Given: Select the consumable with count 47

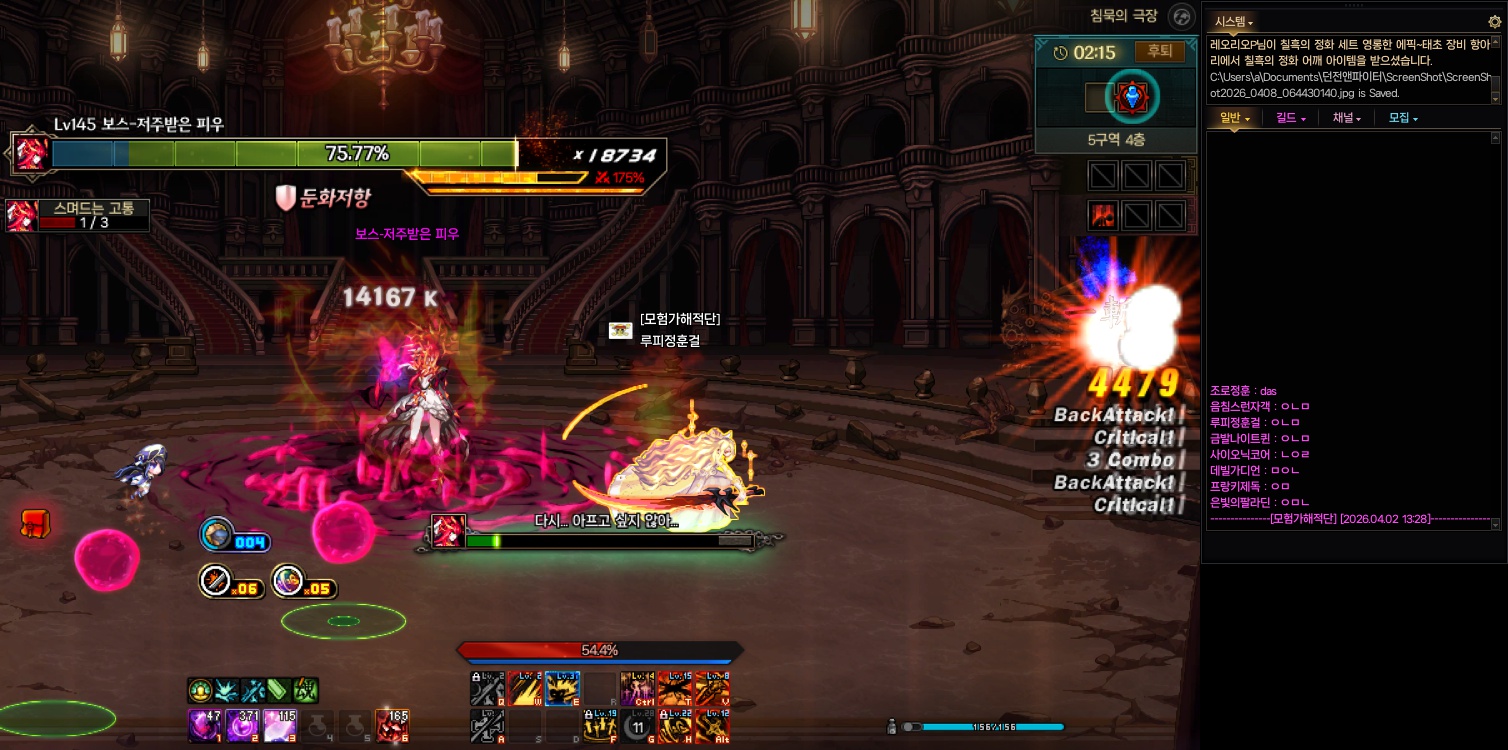Looking at the screenshot, I should [205, 725].
